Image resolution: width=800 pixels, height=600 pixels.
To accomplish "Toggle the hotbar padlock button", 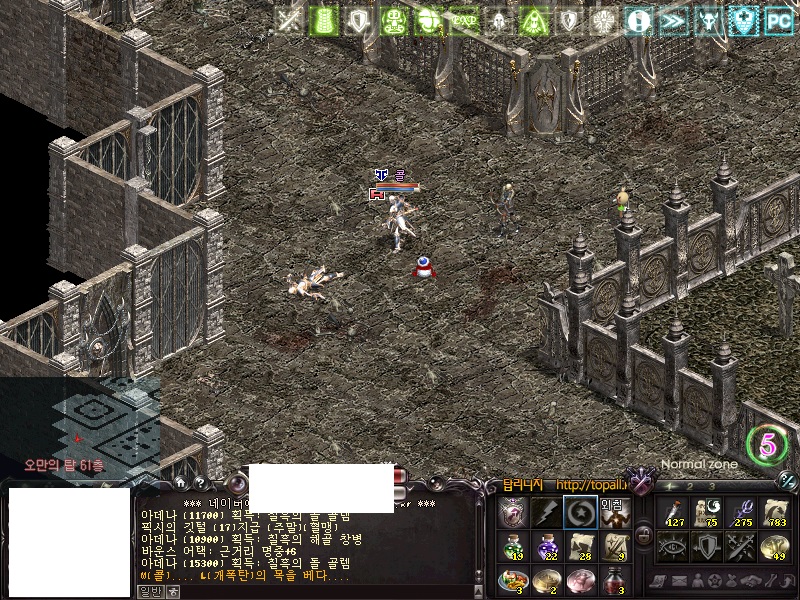I will pos(644,536).
